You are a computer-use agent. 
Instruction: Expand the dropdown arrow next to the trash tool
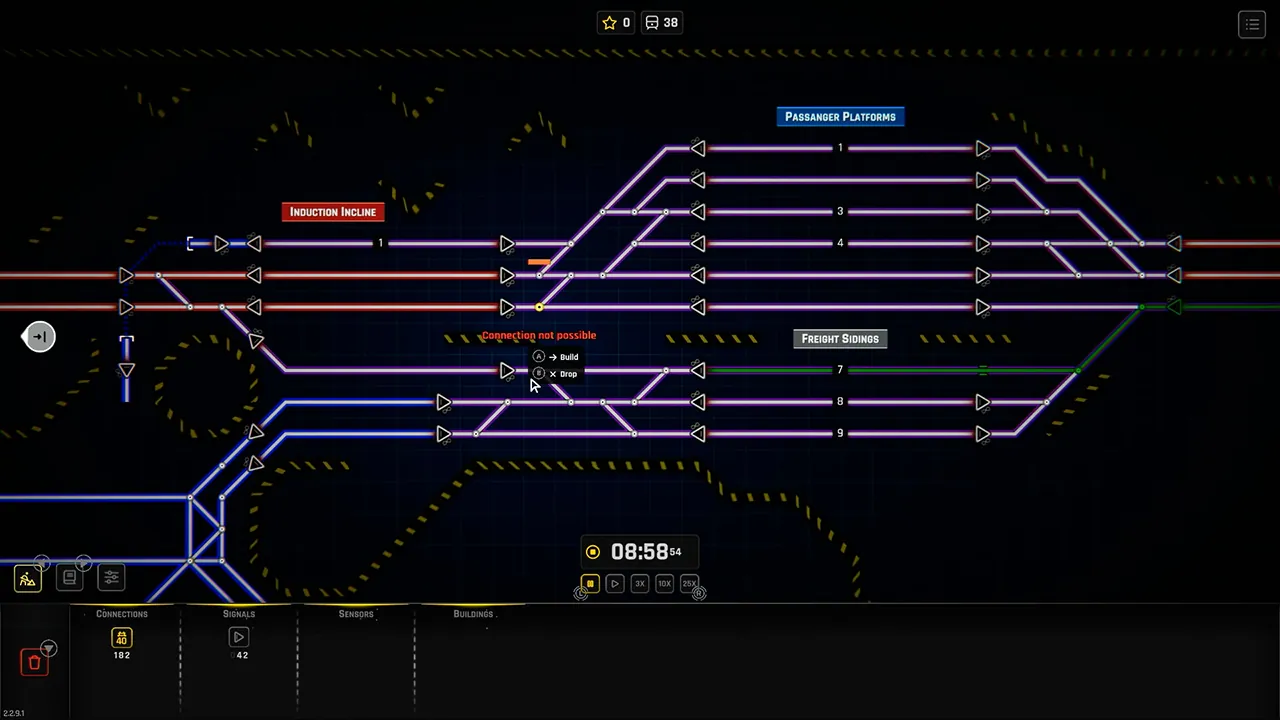point(47,648)
